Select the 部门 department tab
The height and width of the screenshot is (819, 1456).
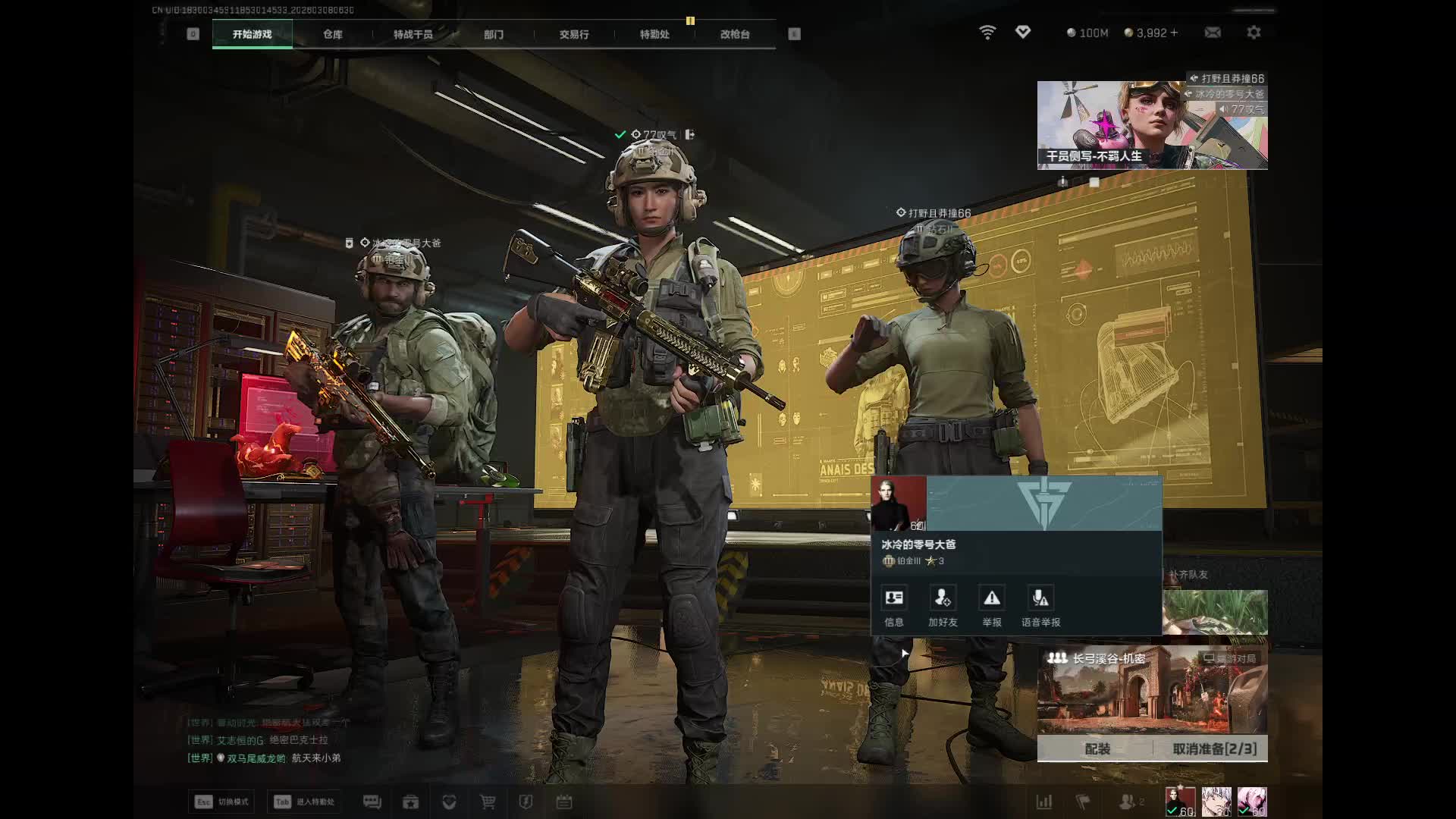point(493,34)
